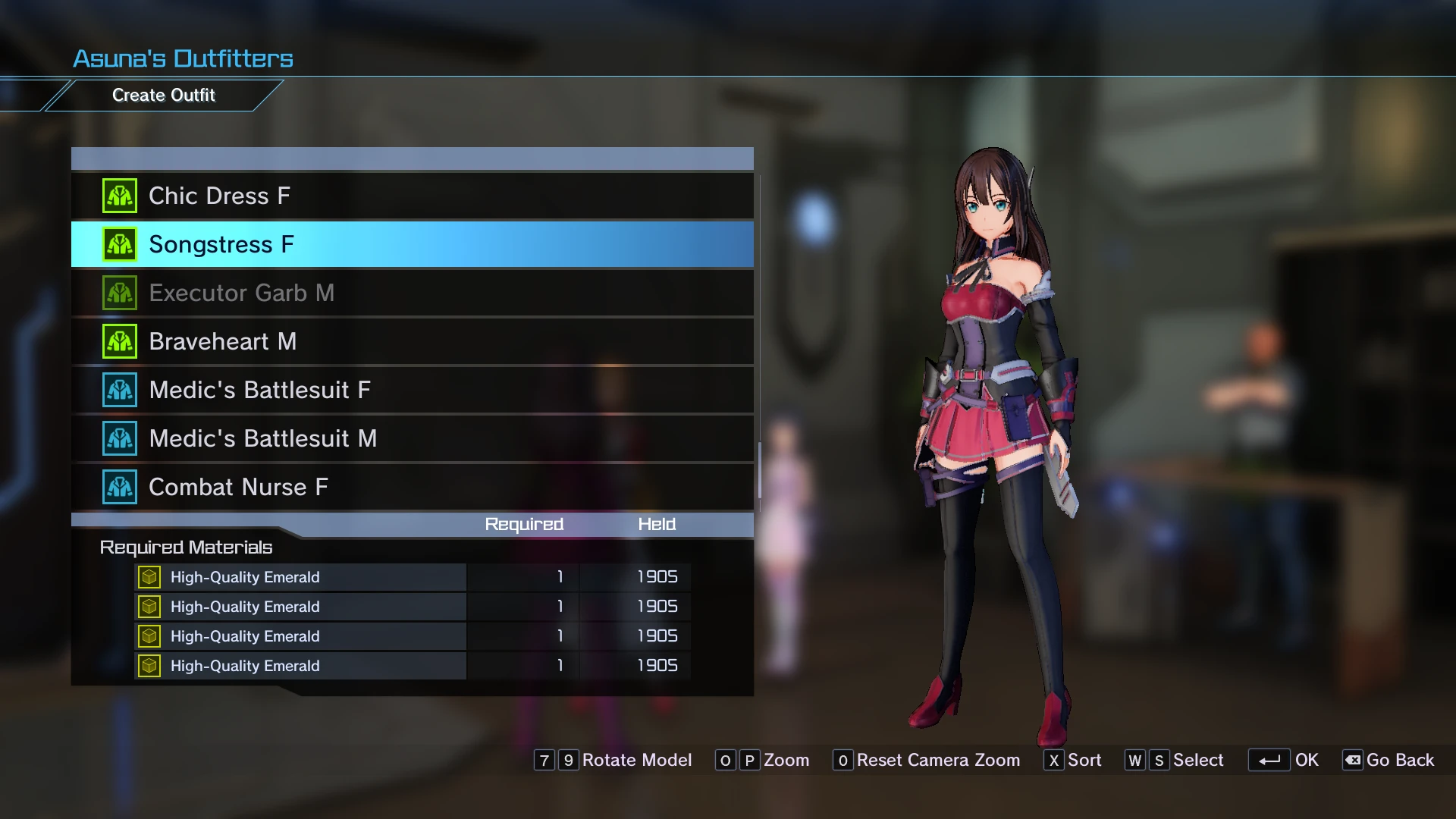Switch to the Create Outfit tab
The width and height of the screenshot is (1456, 819).
164,95
